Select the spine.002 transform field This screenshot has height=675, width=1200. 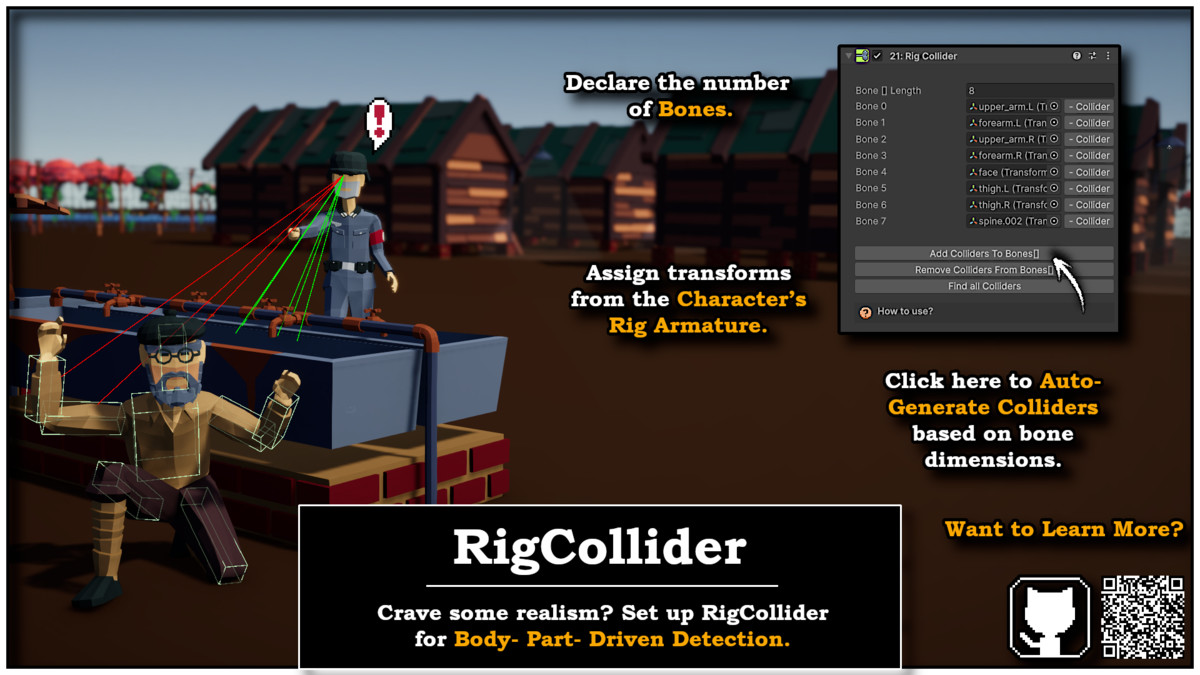coord(1007,221)
